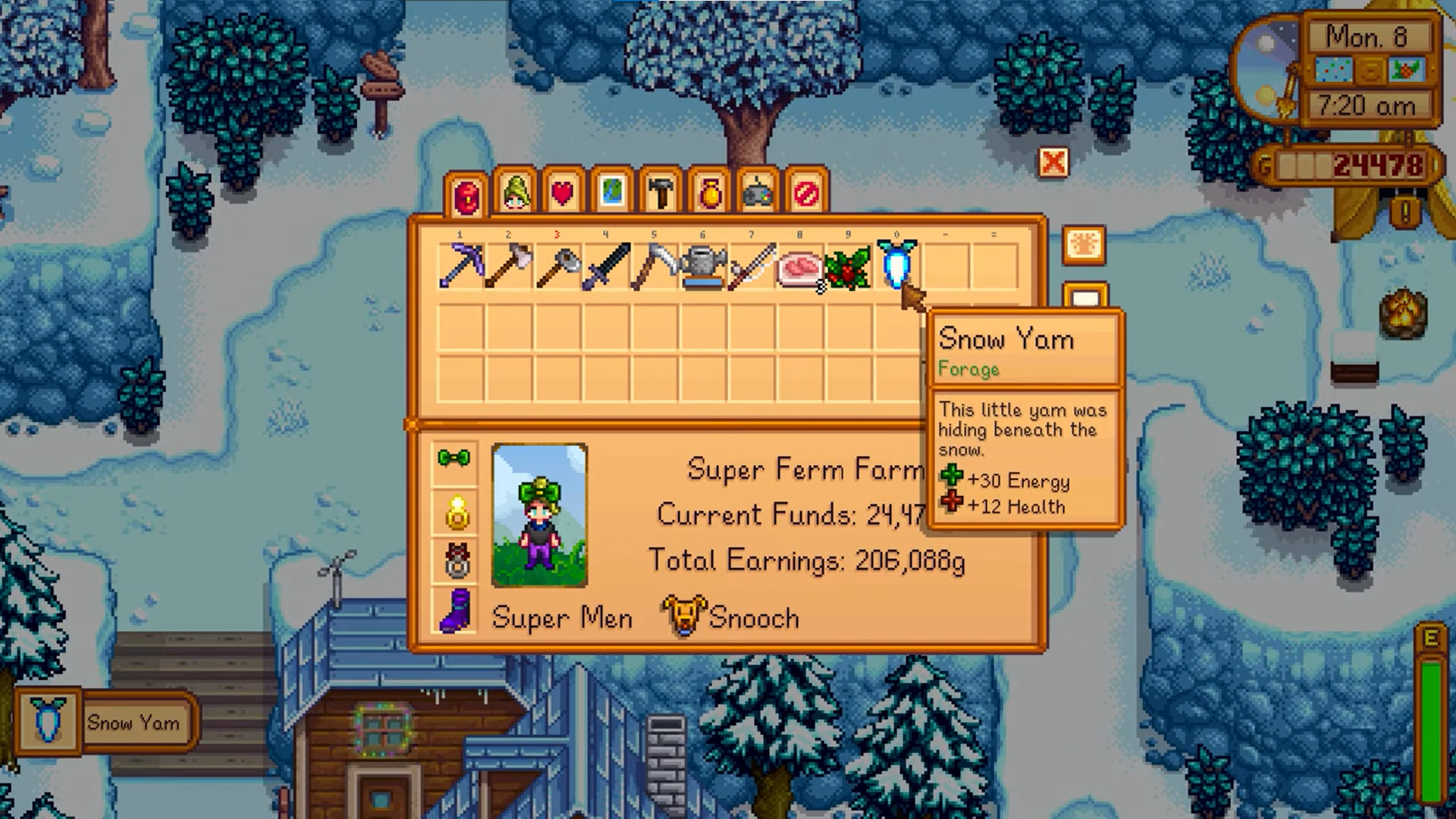Grab the Snow Yam from the inventory

(896, 265)
